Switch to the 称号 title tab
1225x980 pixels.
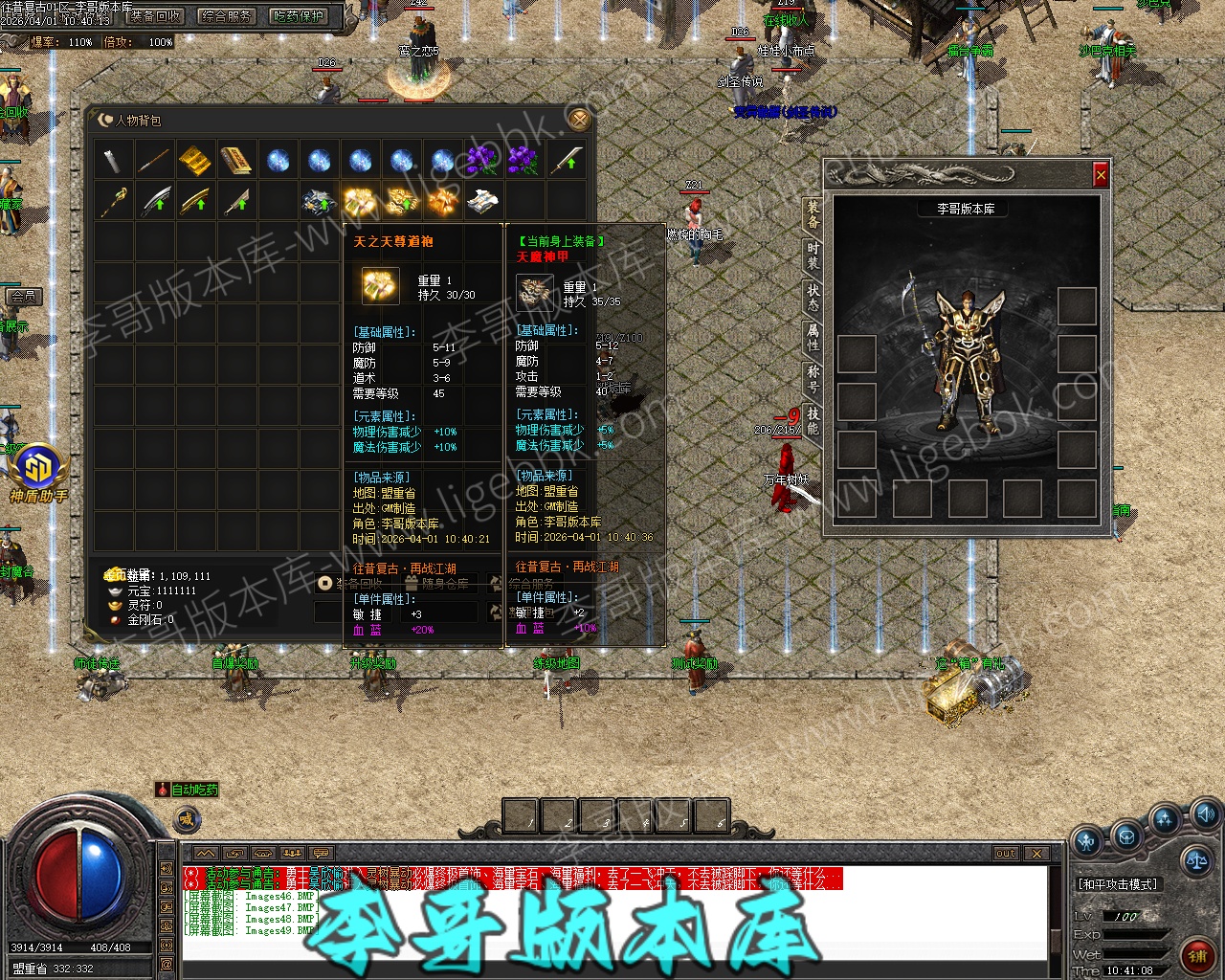[813, 377]
